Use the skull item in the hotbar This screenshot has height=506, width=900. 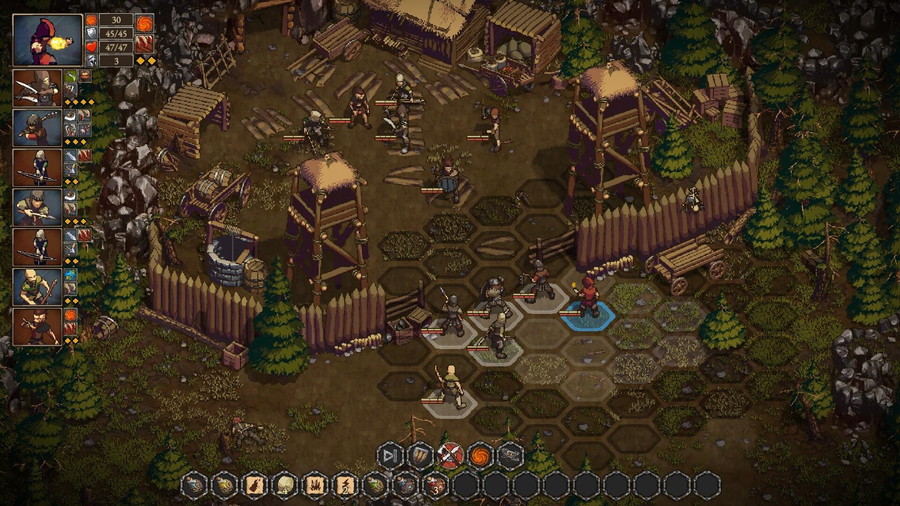[285, 486]
